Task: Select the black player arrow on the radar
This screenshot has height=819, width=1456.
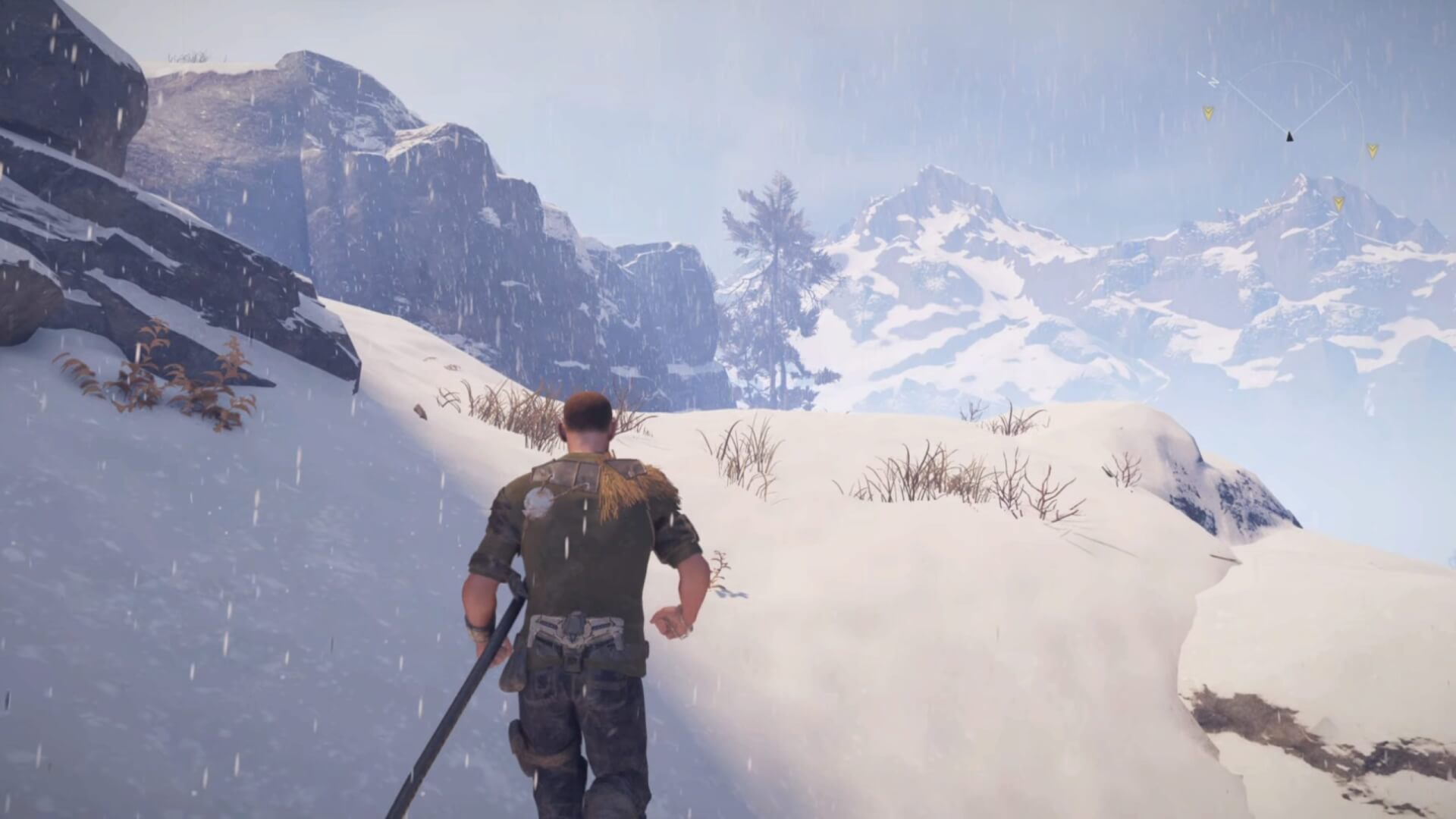Action: coord(1289,136)
